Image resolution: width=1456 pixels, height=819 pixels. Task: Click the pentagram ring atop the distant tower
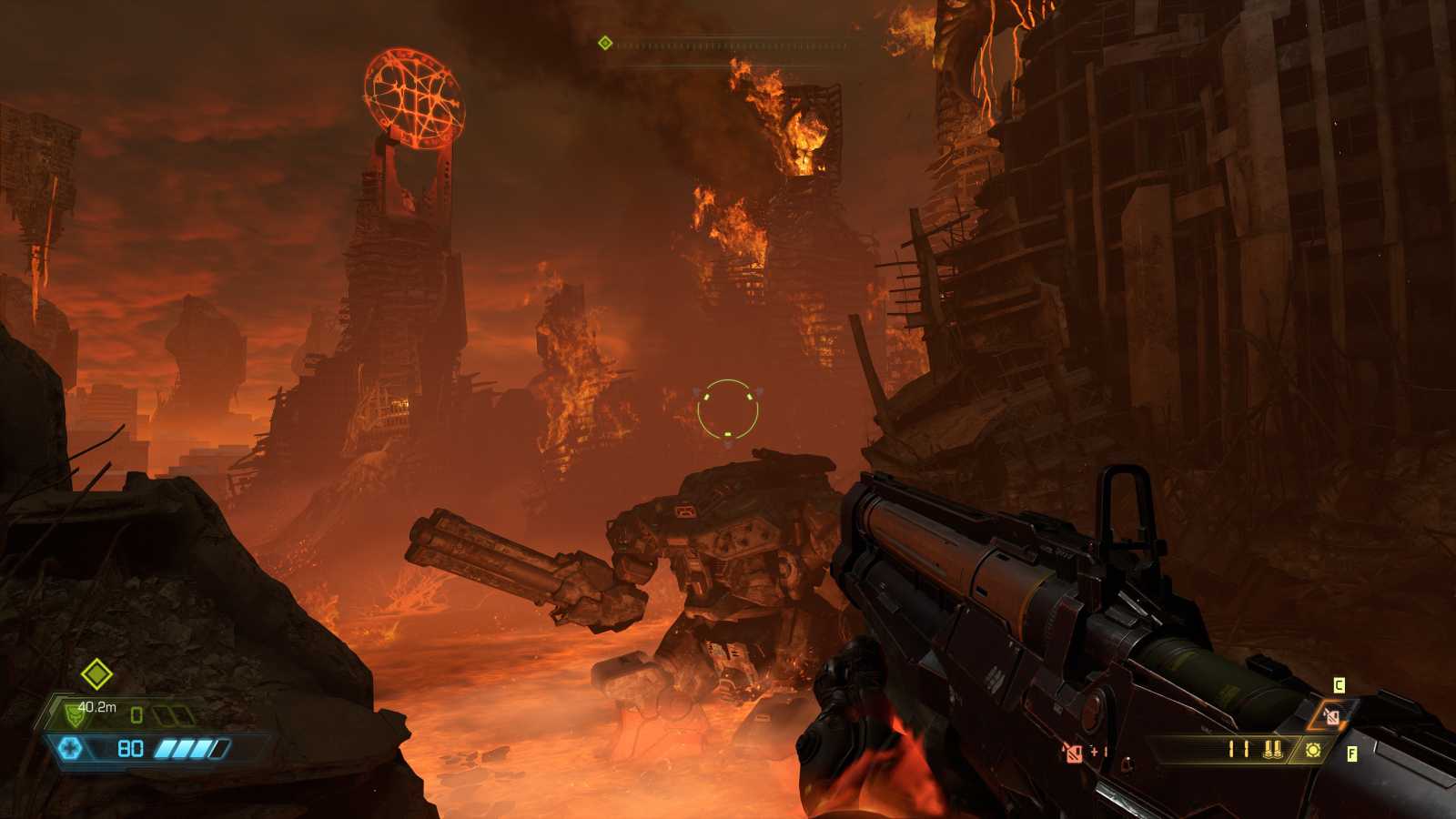[x=414, y=100]
